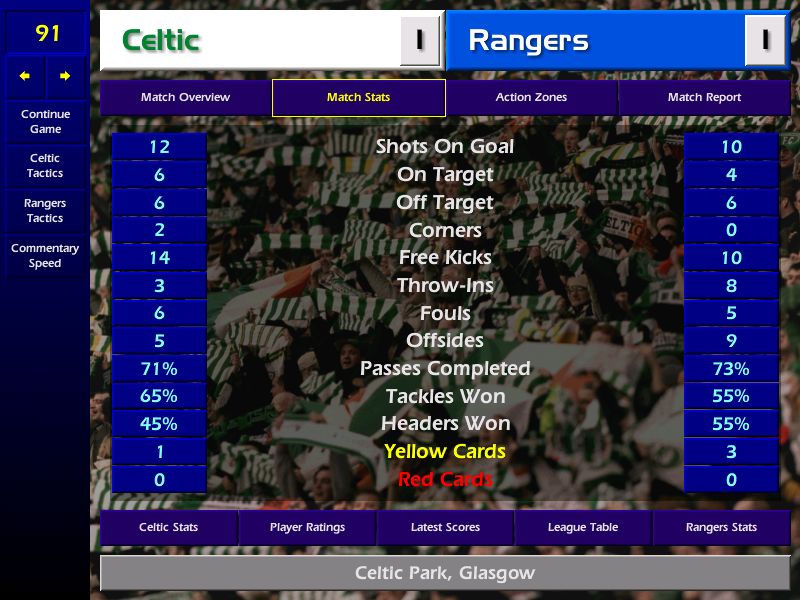
Task: Show the Match Report tab
Action: point(704,98)
